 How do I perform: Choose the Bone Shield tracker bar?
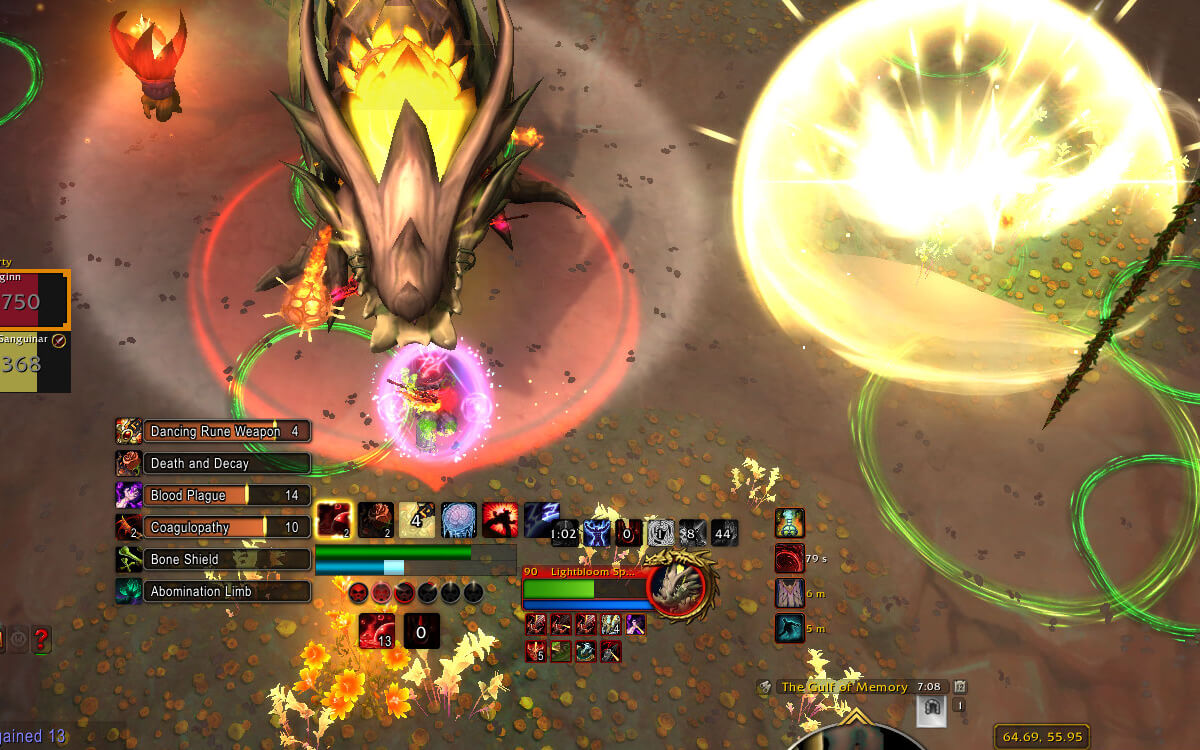pyautogui.click(x=226, y=560)
